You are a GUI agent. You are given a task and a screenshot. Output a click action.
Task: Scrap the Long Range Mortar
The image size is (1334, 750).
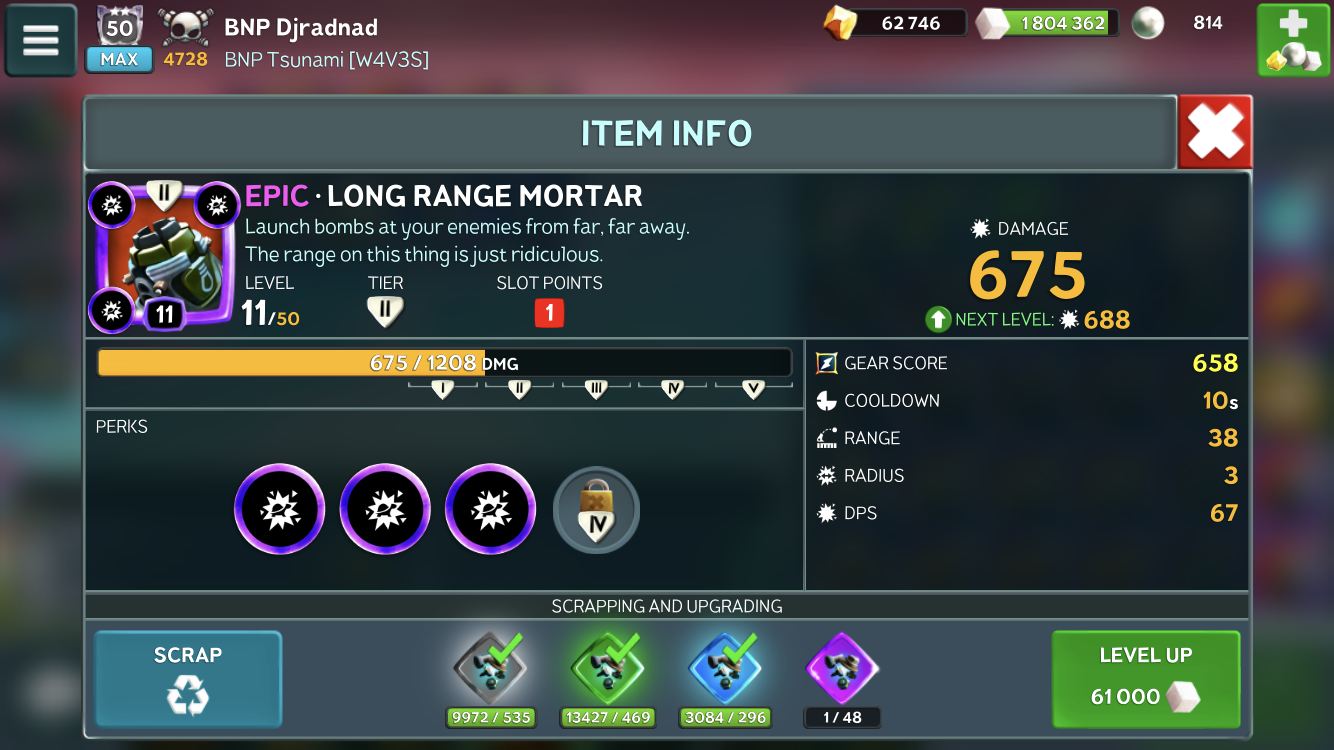coord(188,678)
